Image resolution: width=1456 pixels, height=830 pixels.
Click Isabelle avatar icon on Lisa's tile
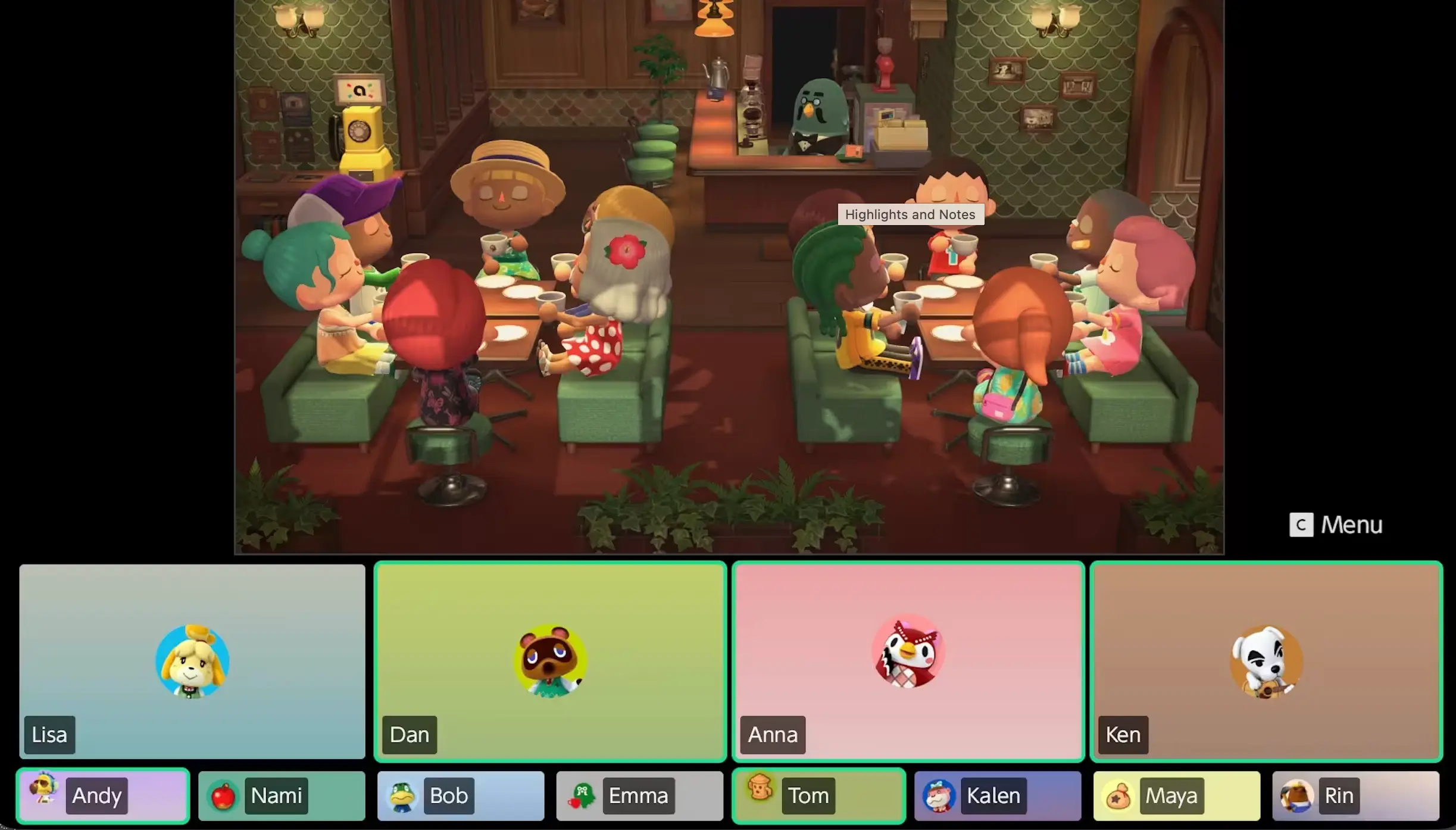tap(192, 661)
